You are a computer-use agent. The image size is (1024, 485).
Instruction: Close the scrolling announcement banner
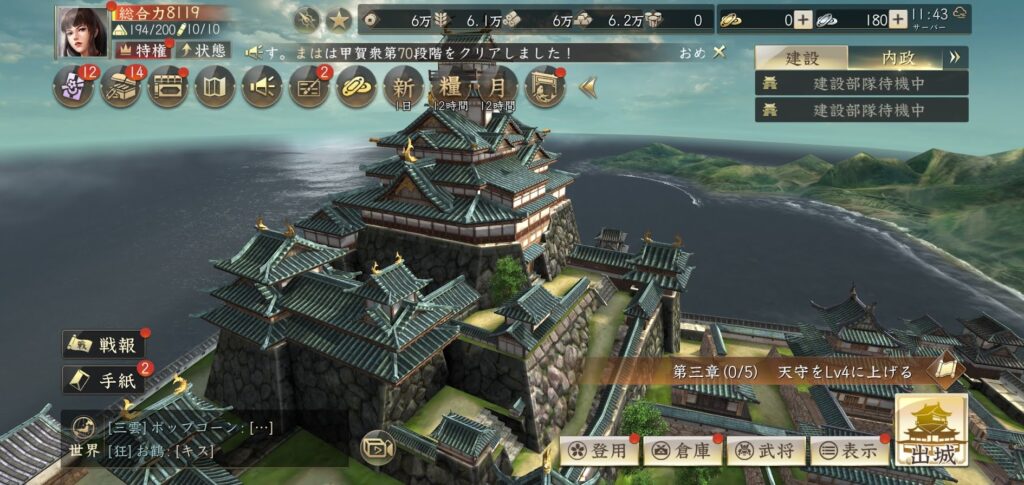[719, 51]
